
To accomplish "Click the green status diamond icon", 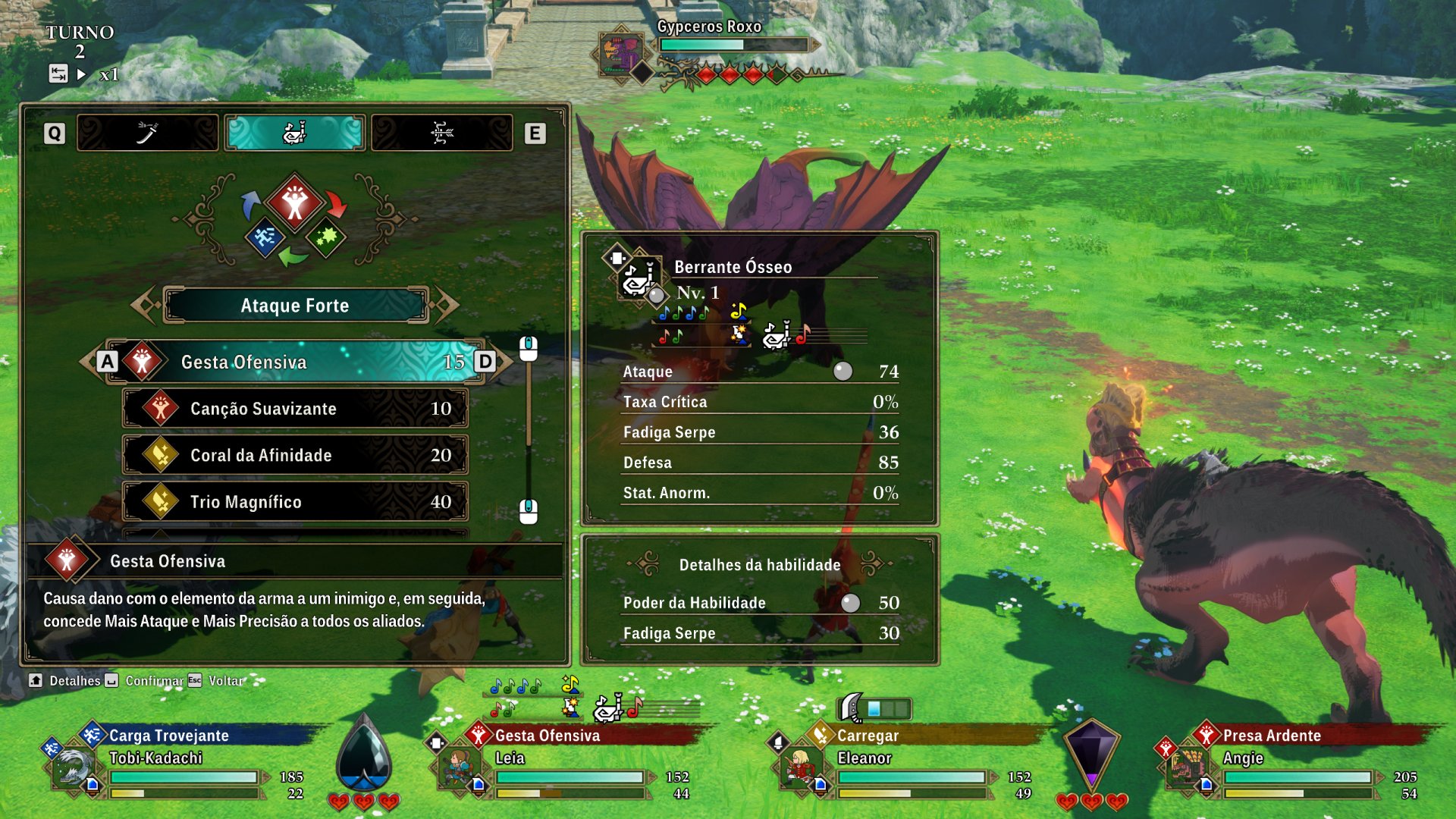I will click(x=326, y=237).
